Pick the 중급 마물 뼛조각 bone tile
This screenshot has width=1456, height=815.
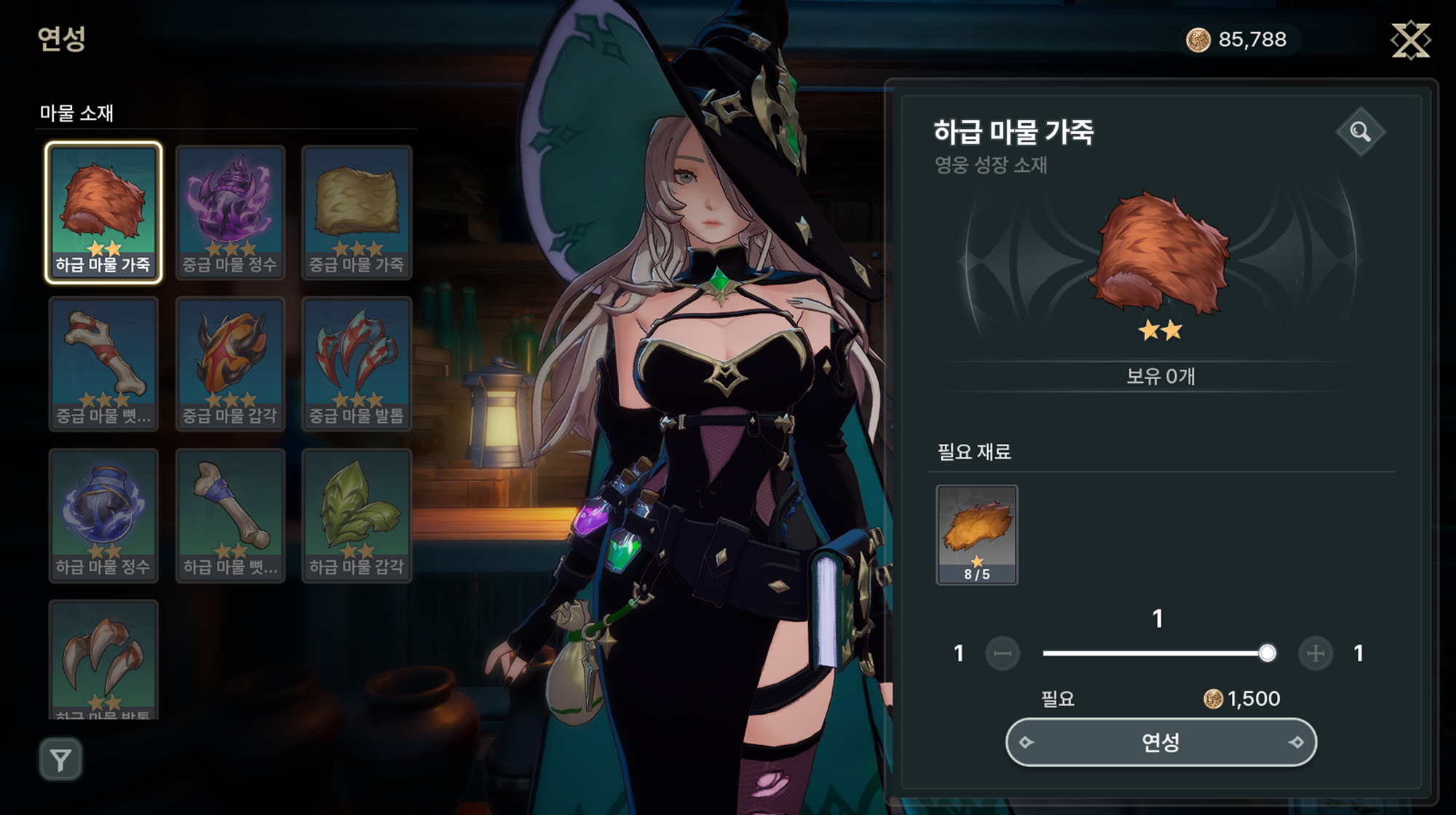(x=103, y=363)
